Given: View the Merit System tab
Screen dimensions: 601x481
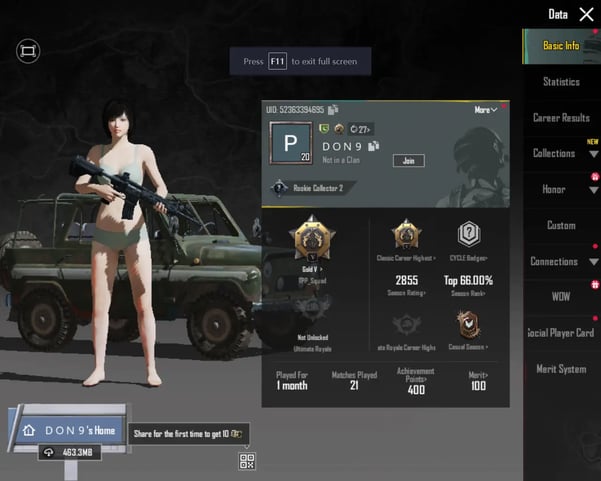Looking at the screenshot, I should pos(561,369).
